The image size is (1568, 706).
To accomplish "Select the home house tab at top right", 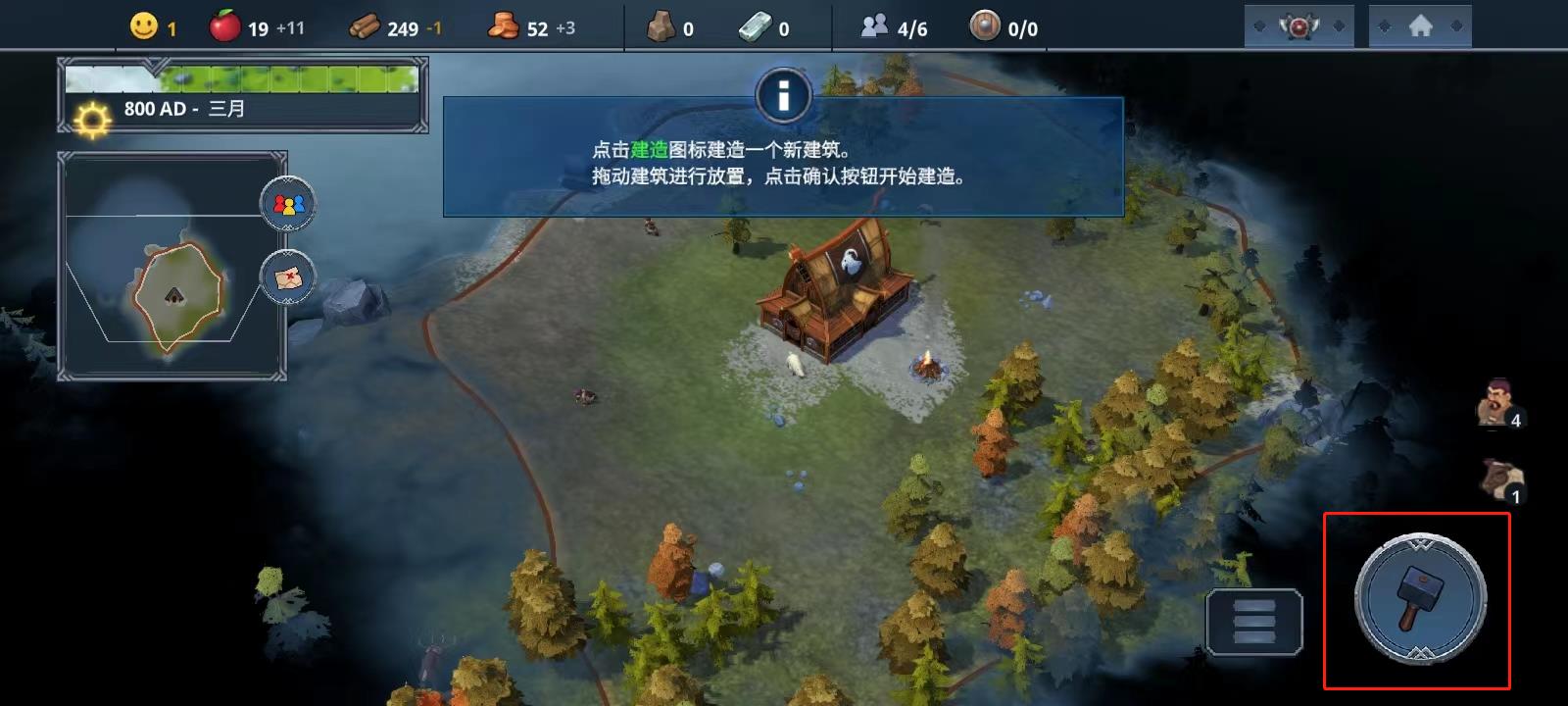I will pos(1417,25).
